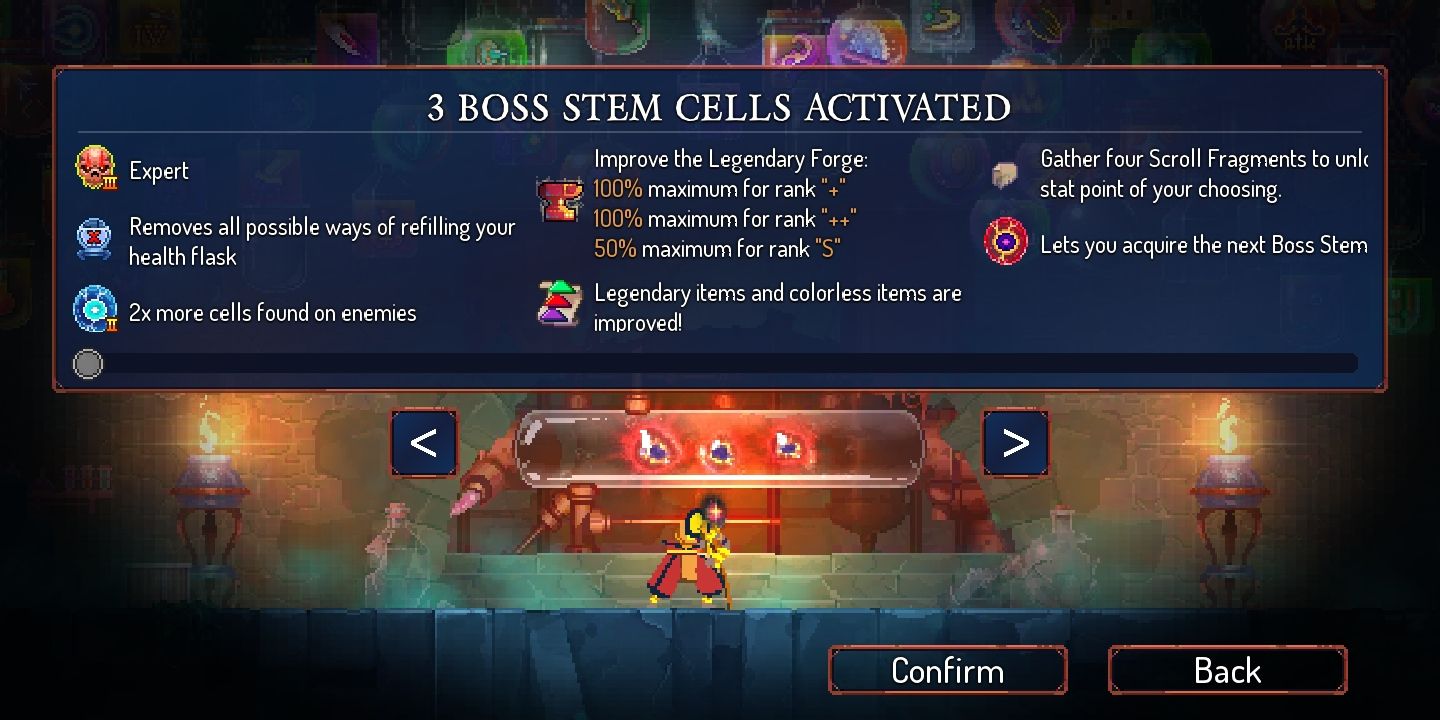Click the gray circle indicator below the descriptions
Viewport: 1440px width, 720px height.
87,364
